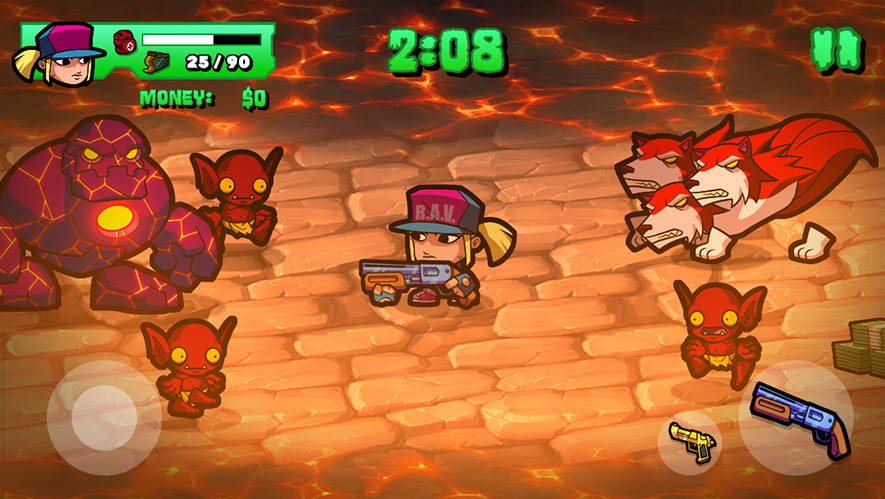The height and width of the screenshot is (499, 885).
Task: Fire the shotgun weapon button
Action: click(795, 417)
